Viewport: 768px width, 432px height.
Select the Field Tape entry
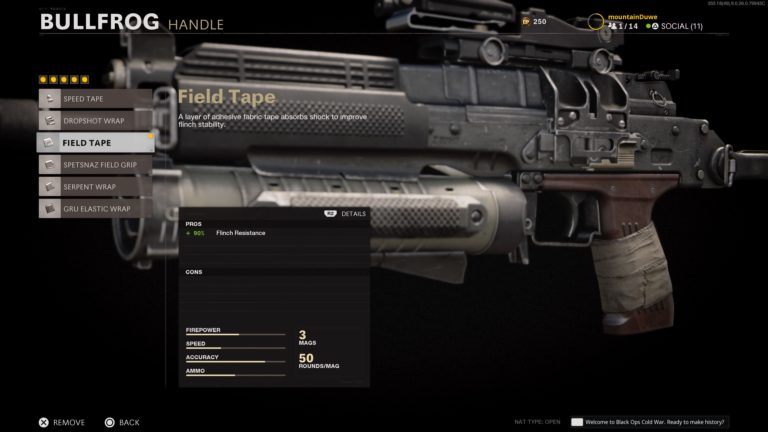pyautogui.click(x=94, y=142)
